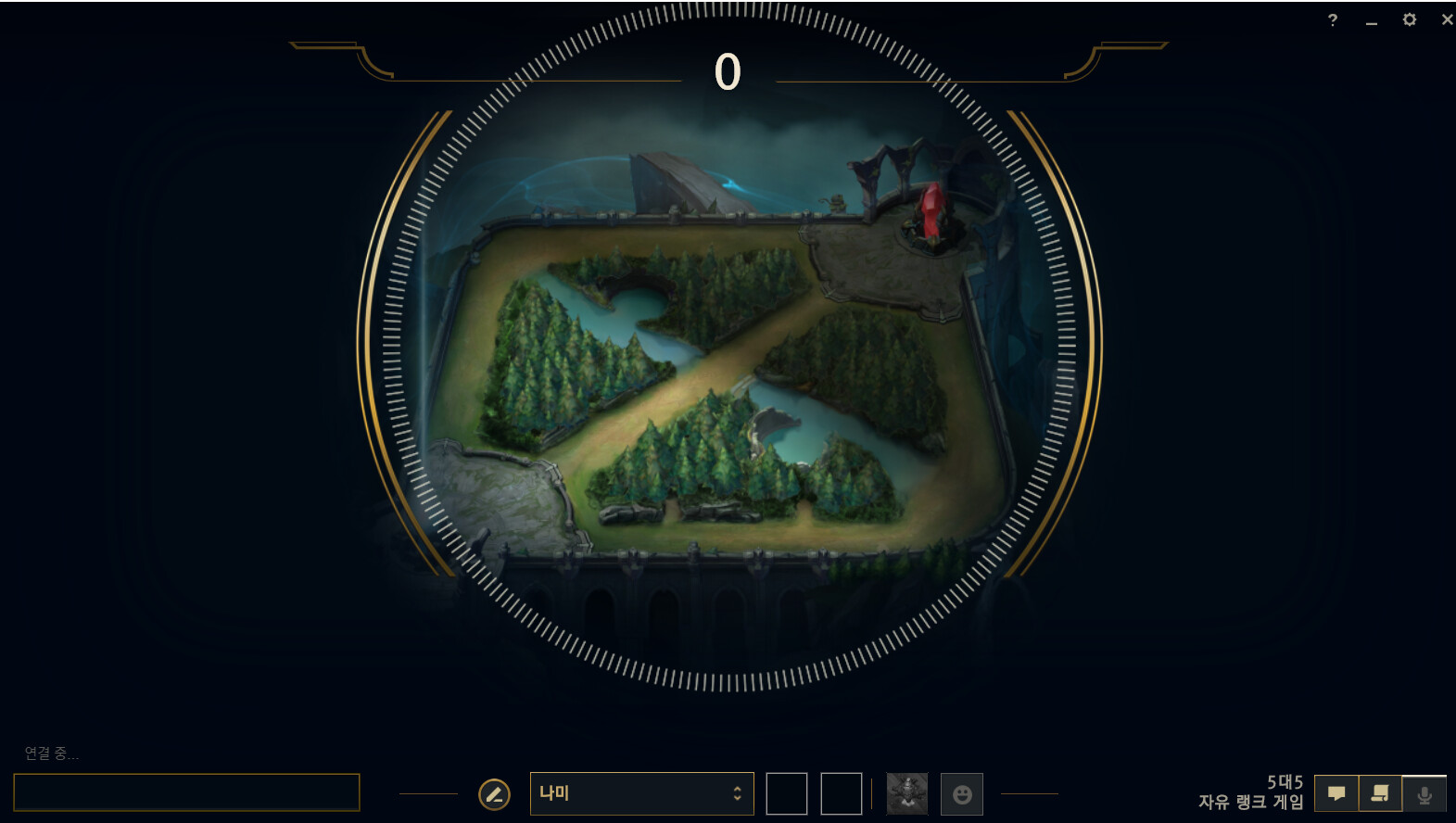Open the client settings gear
This screenshot has width=1456, height=823.
coord(1410,19)
